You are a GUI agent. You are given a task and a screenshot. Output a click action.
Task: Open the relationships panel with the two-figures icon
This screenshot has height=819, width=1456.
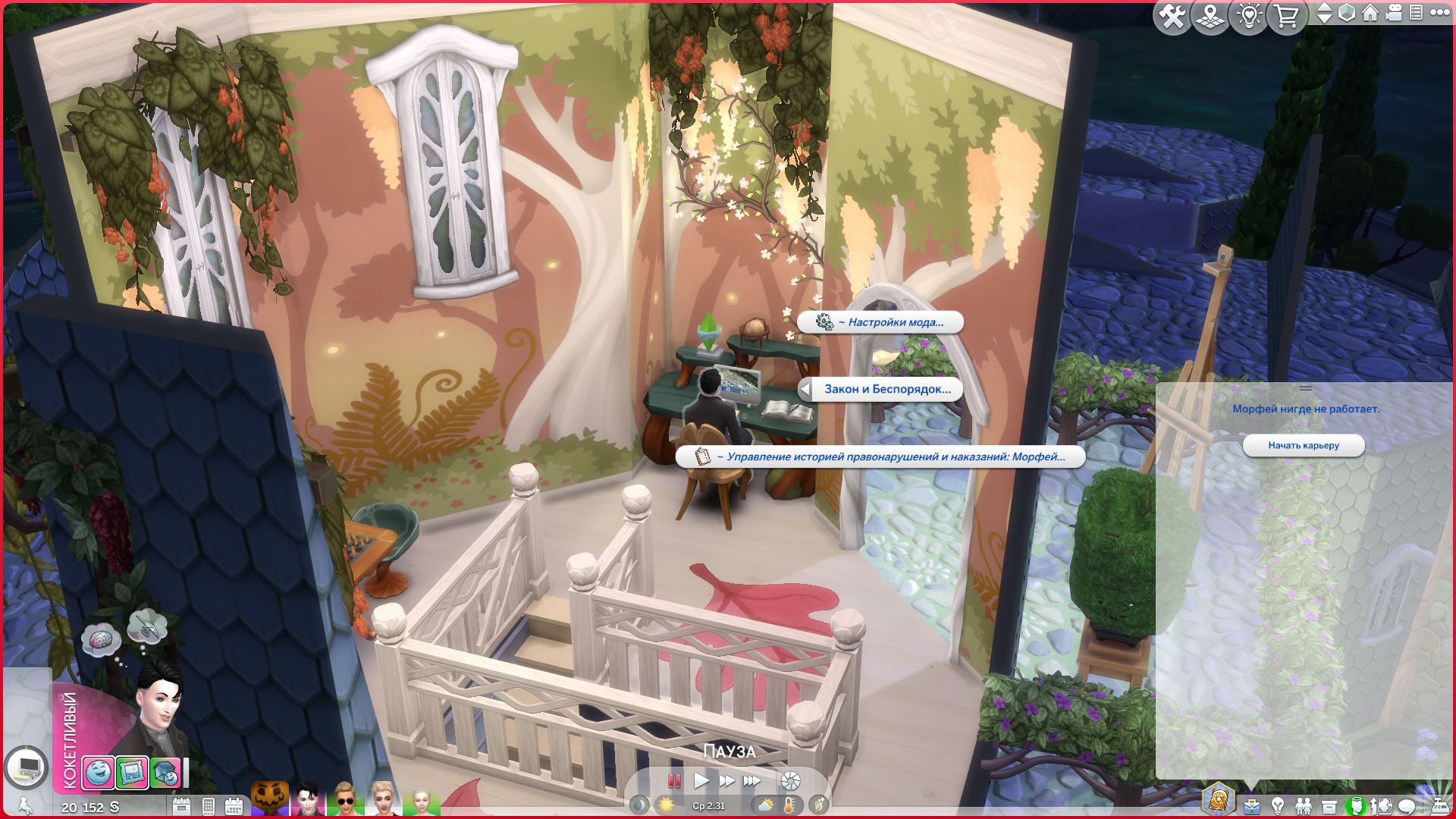click(1304, 806)
